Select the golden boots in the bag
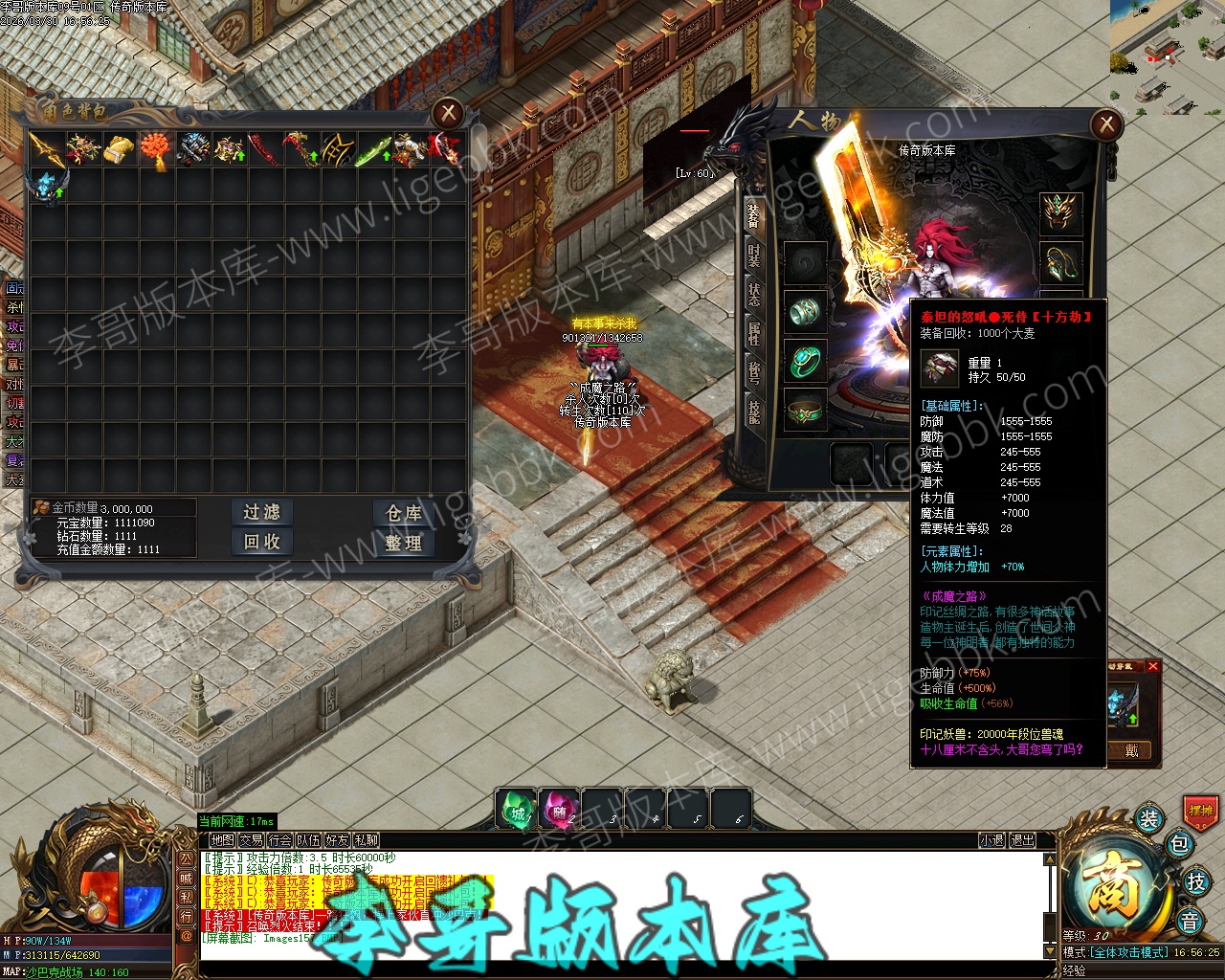The image size is (1225, 980). tap(120, 149)
